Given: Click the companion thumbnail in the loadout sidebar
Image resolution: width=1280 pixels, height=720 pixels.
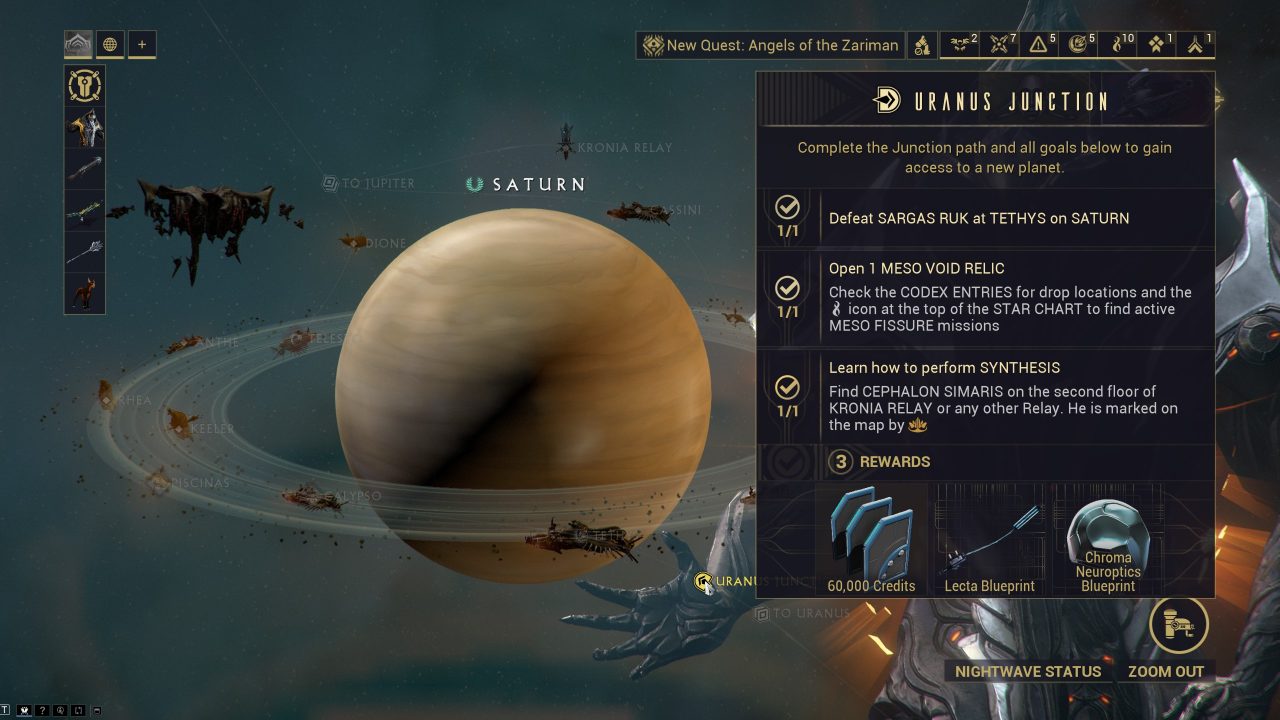Looking at the screenshot, I should pyautogui.click(x=84, y=293).
